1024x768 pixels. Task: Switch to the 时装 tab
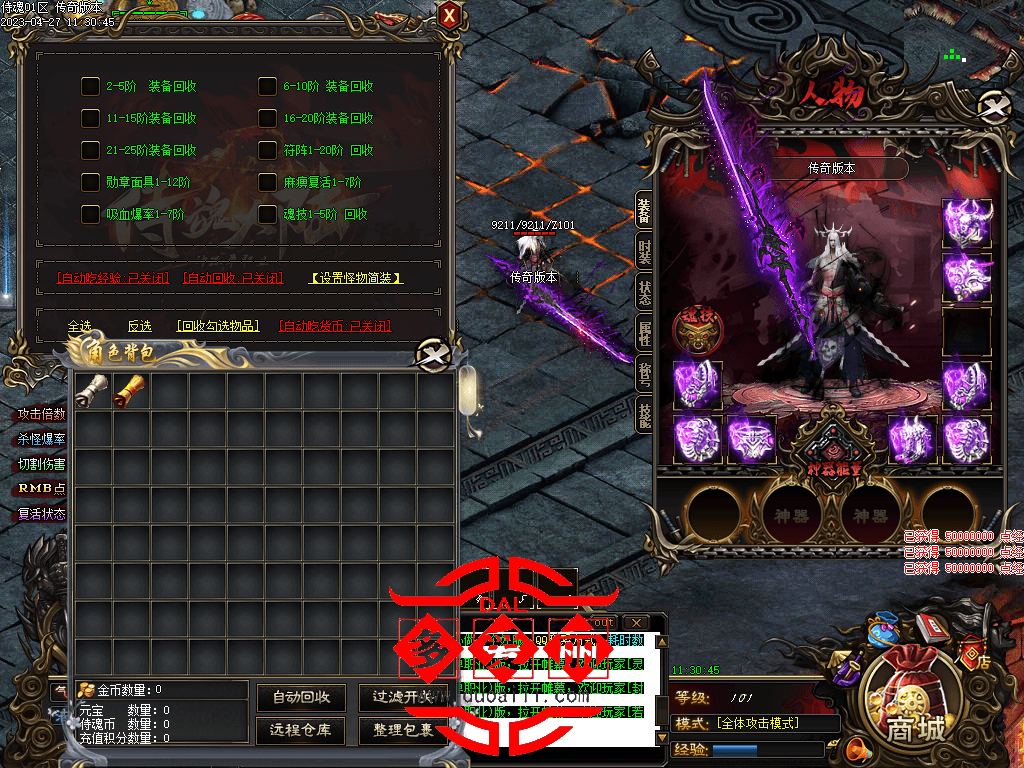pos(644,251)
